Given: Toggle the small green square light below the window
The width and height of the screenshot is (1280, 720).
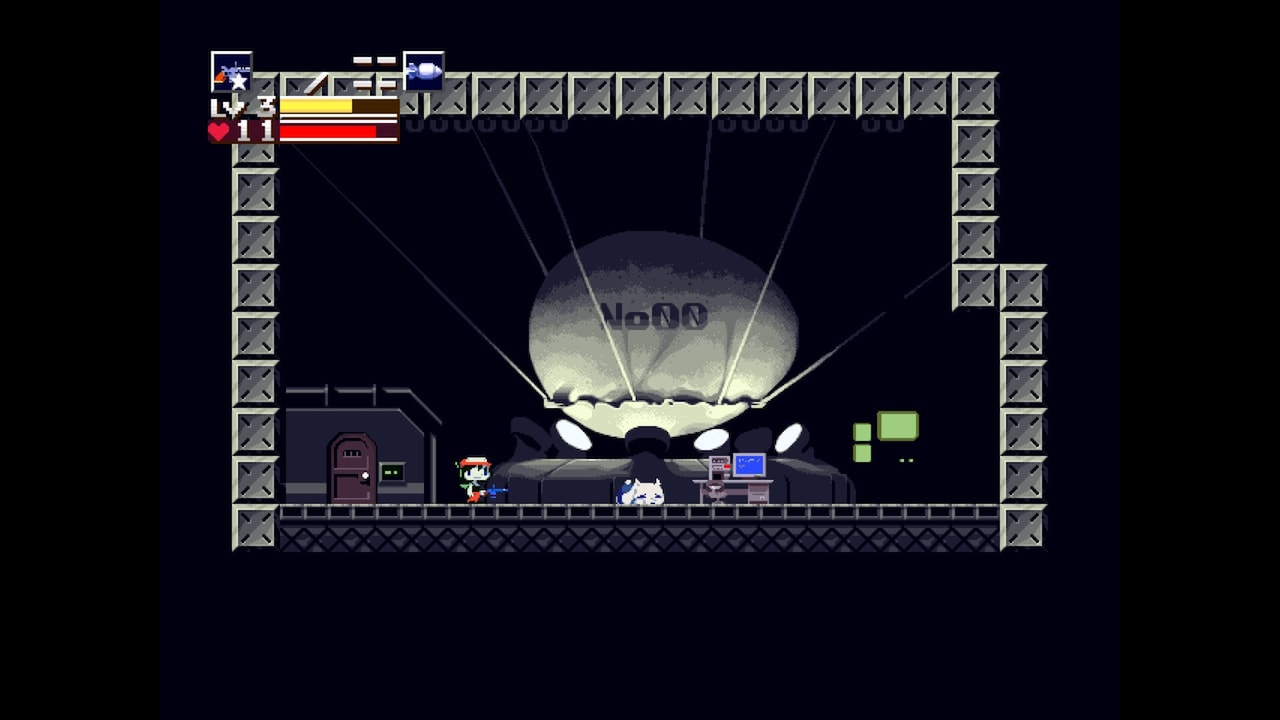Looking at the screenshot, I should 863,453.
